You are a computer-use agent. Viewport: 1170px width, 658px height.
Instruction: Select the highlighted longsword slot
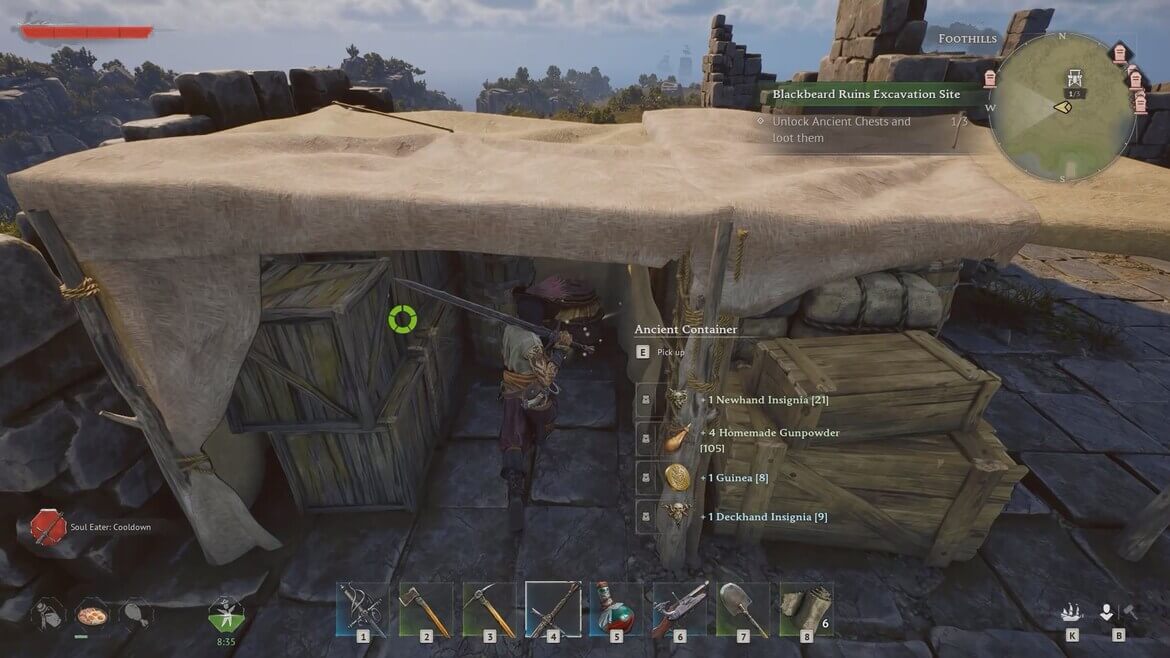(553, 607)
